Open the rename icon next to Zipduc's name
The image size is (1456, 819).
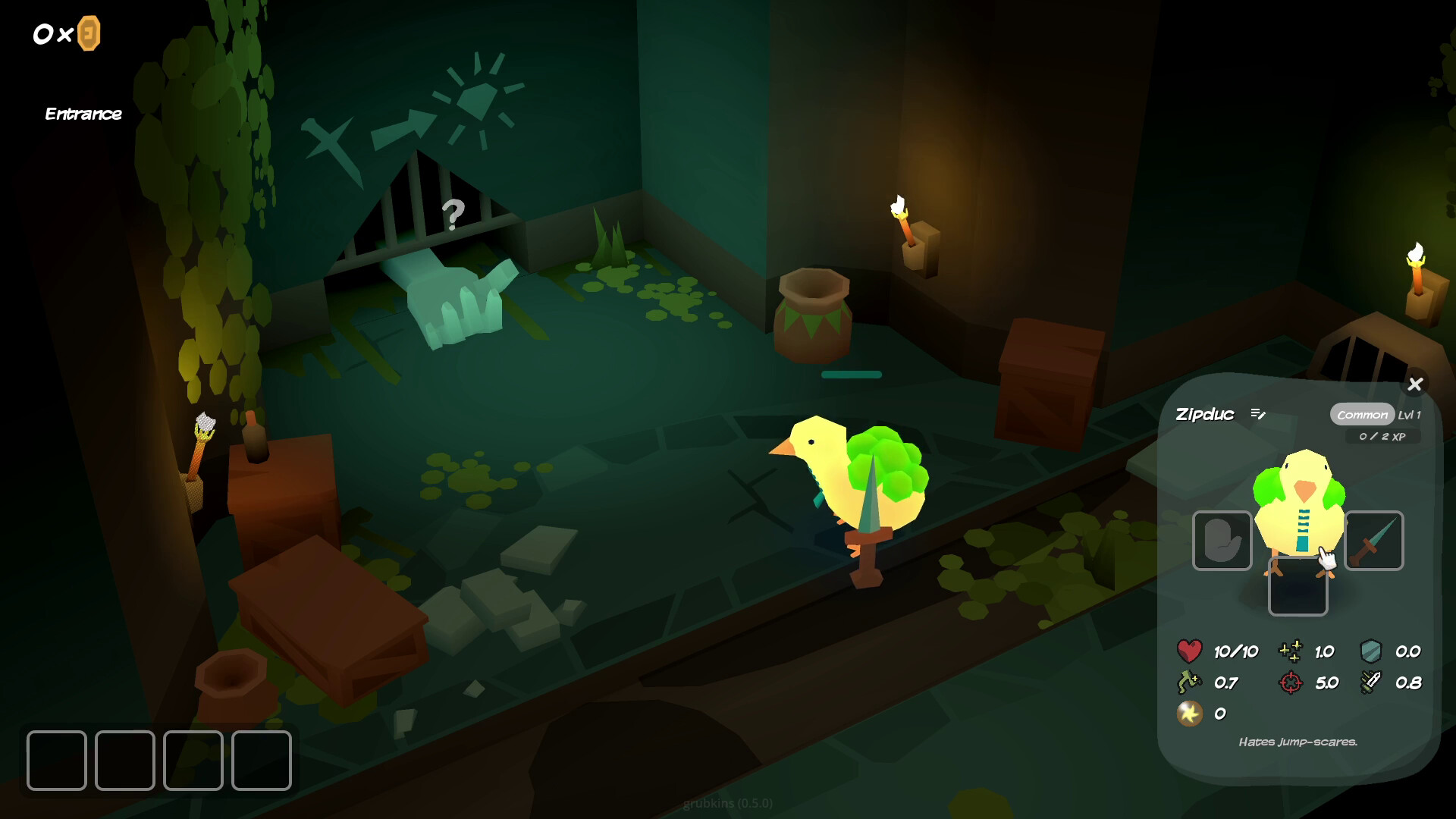[1258, 414]
